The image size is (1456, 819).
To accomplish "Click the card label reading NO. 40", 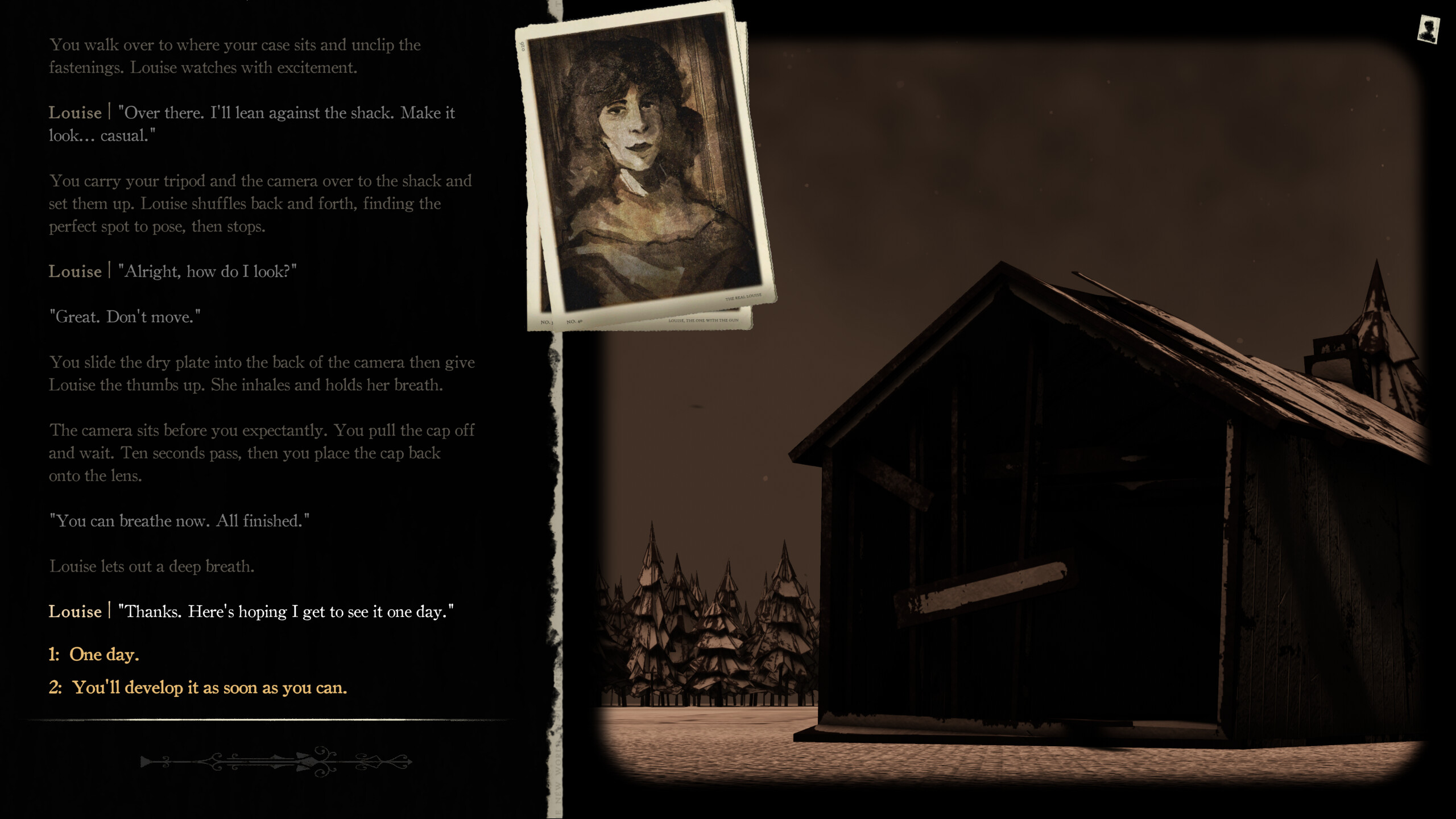I will tap(574, 323).
